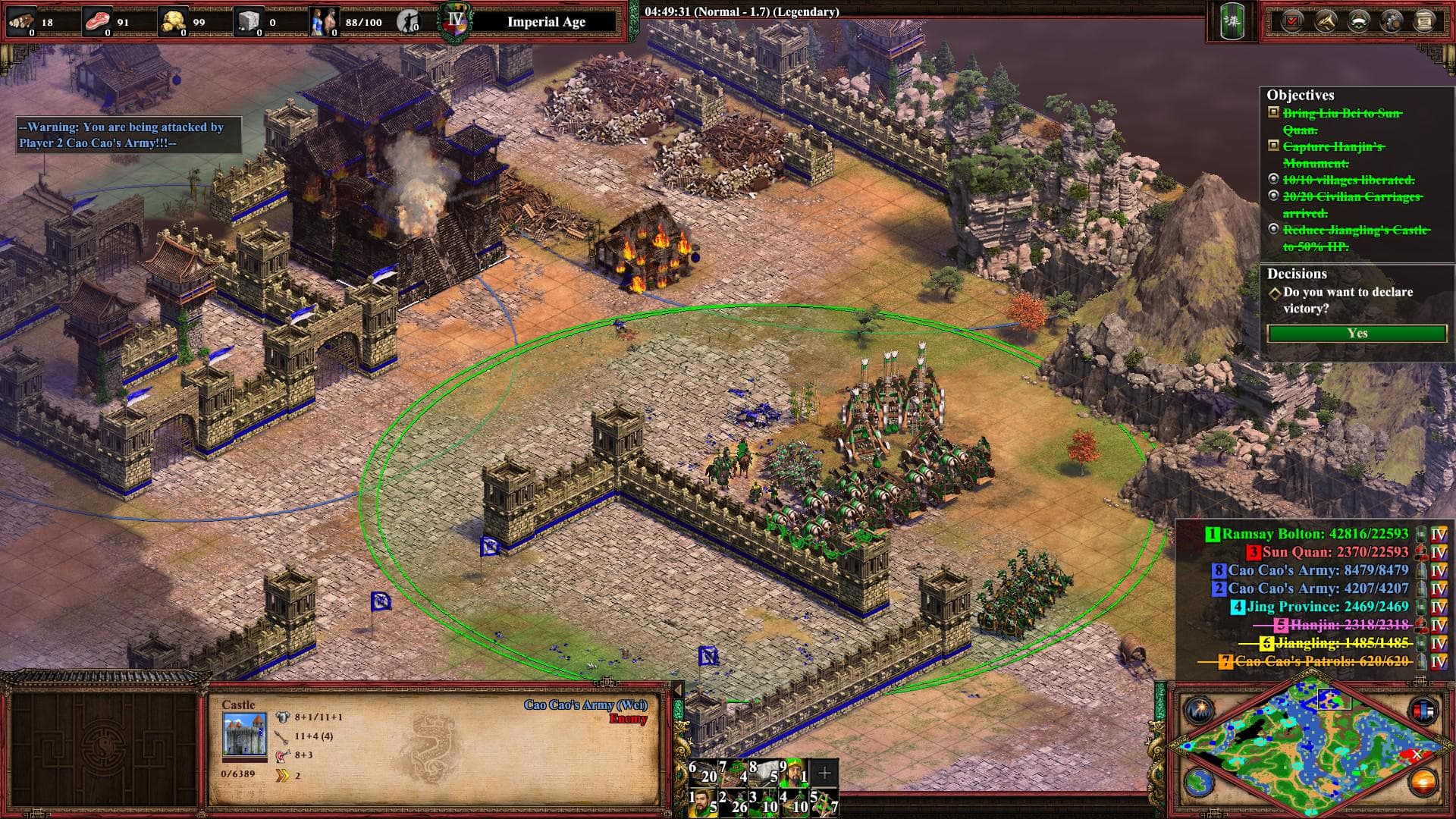Click the Castle portrait in info panel
1456x819 pixels.
point(244,735)
